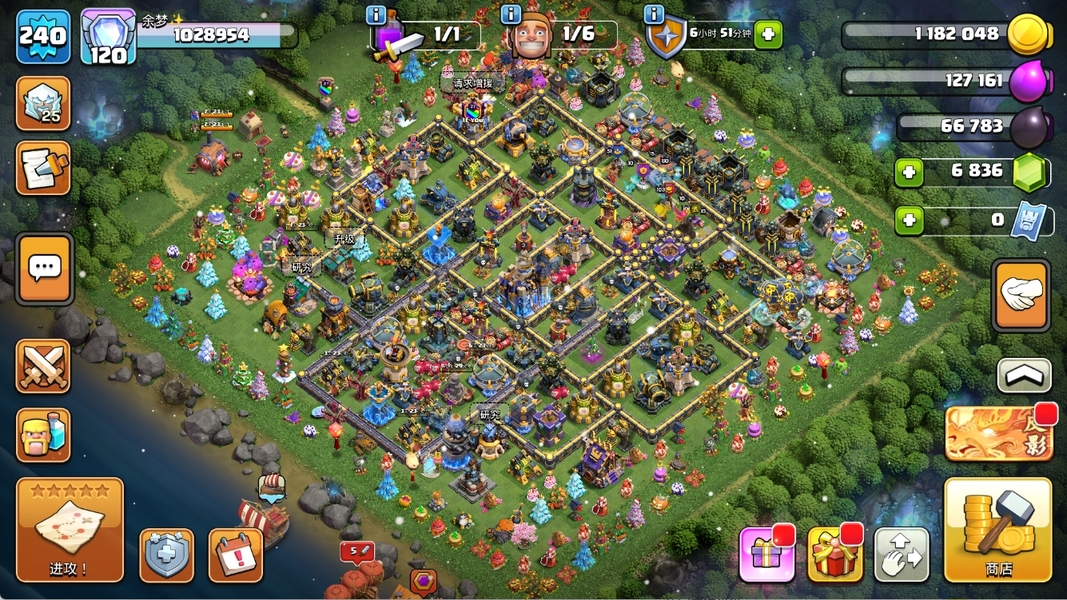Open the shield information icon
Viewport: 1067px width, 600px height.
[655, 15]
